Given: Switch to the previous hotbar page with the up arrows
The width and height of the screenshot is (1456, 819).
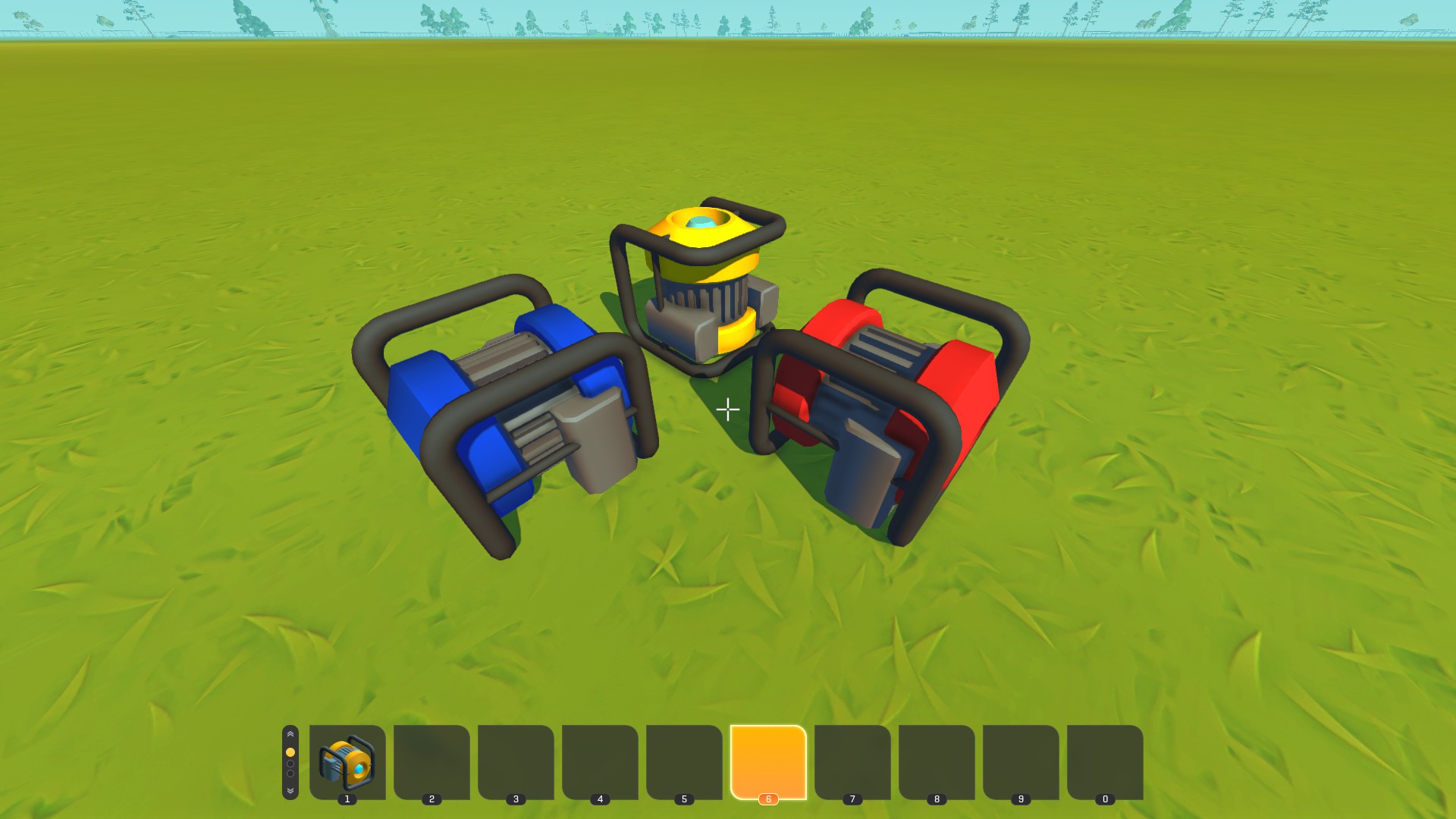Looking at the screenshot, I should coord(290,735).
